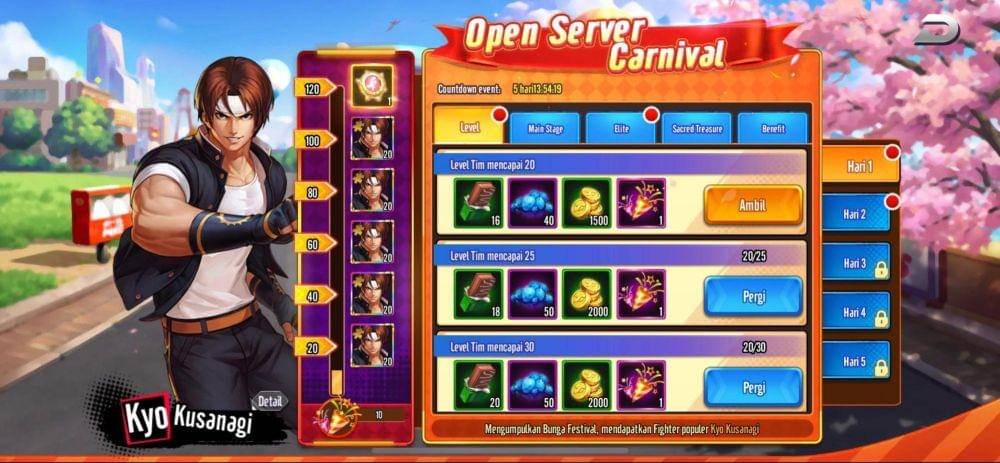Tap the locked Hari 4 entry
This screenshot has width=1000, height=463.
[x=855, y=312]
